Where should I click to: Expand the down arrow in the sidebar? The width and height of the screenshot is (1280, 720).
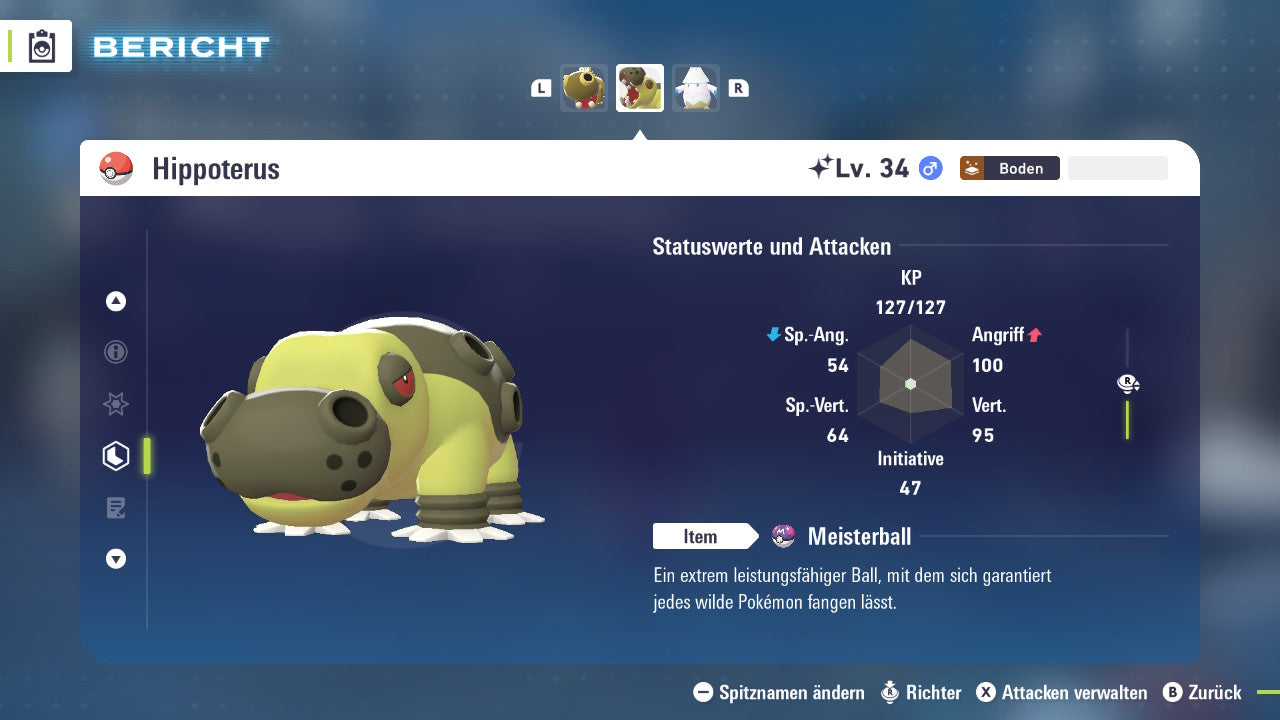click(x=115, y=559)
